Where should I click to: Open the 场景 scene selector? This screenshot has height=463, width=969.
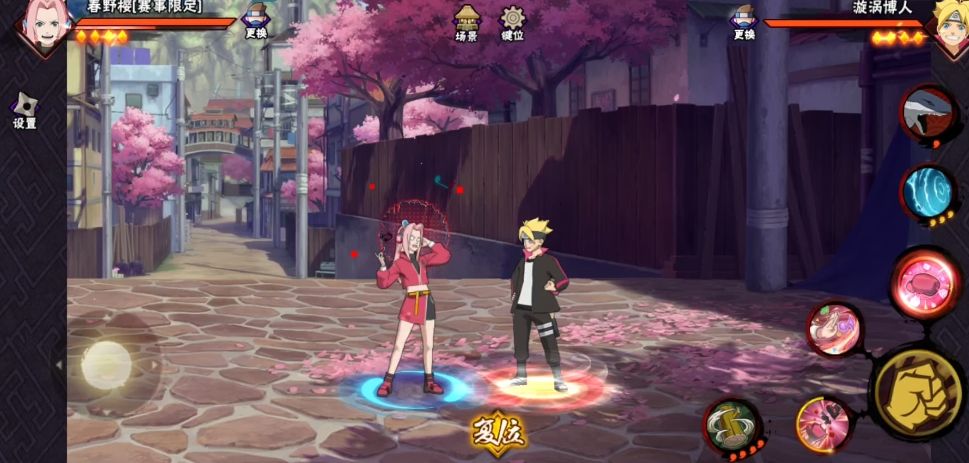[x=466, y=23]
